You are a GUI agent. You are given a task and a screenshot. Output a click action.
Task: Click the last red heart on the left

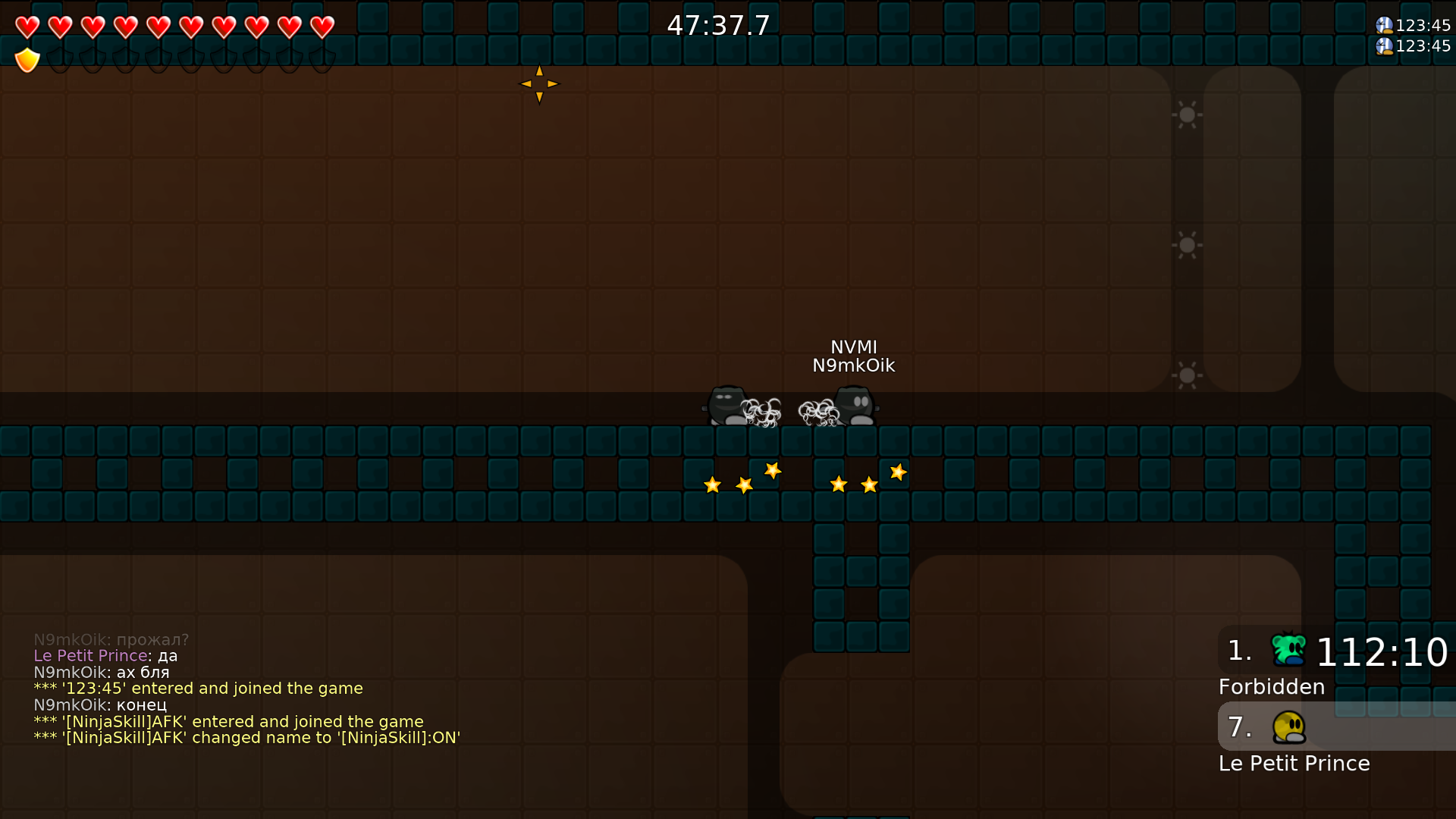(322, 27)
